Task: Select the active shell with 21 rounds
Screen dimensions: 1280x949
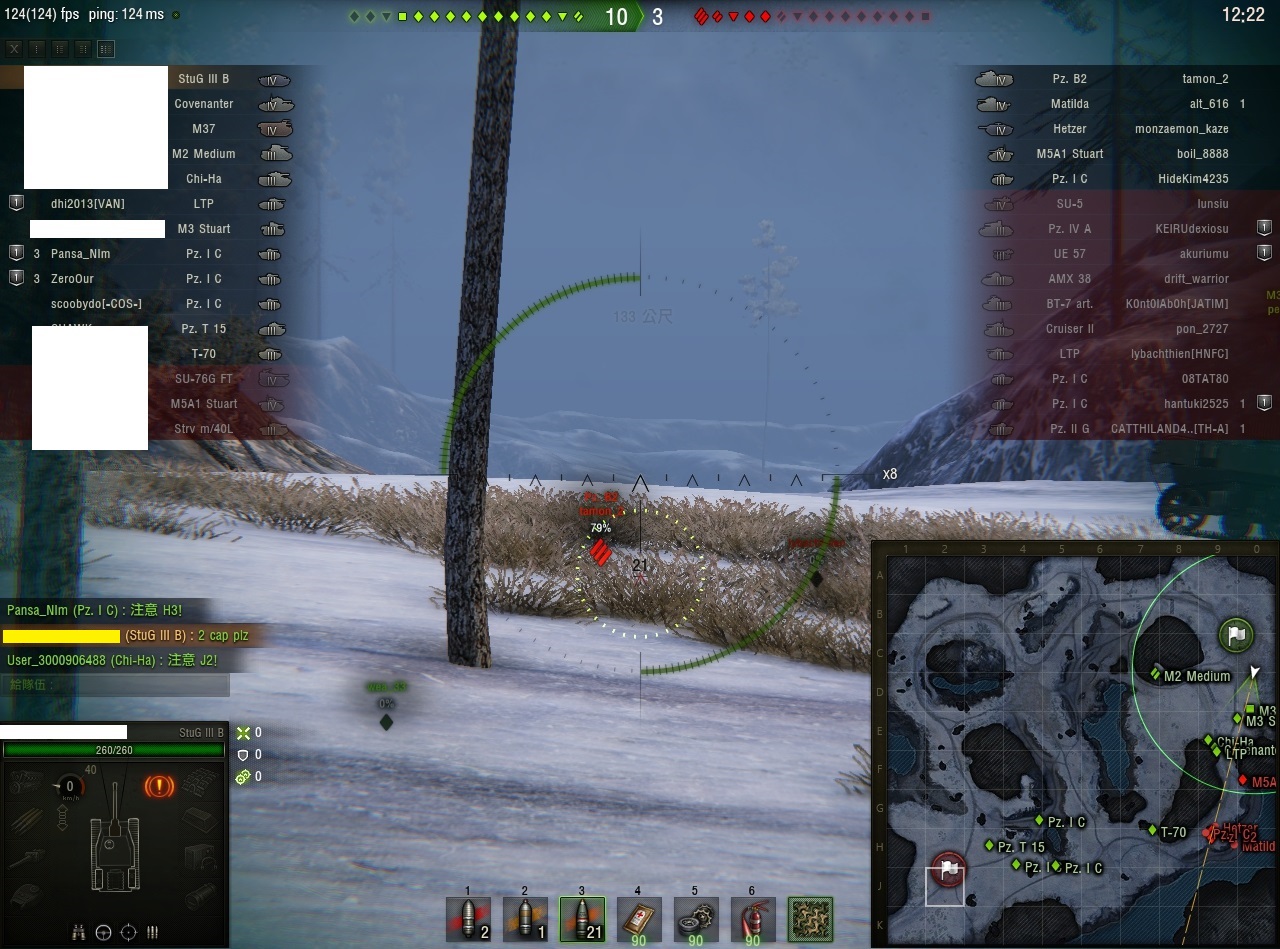Action: [x=581, y=919]
